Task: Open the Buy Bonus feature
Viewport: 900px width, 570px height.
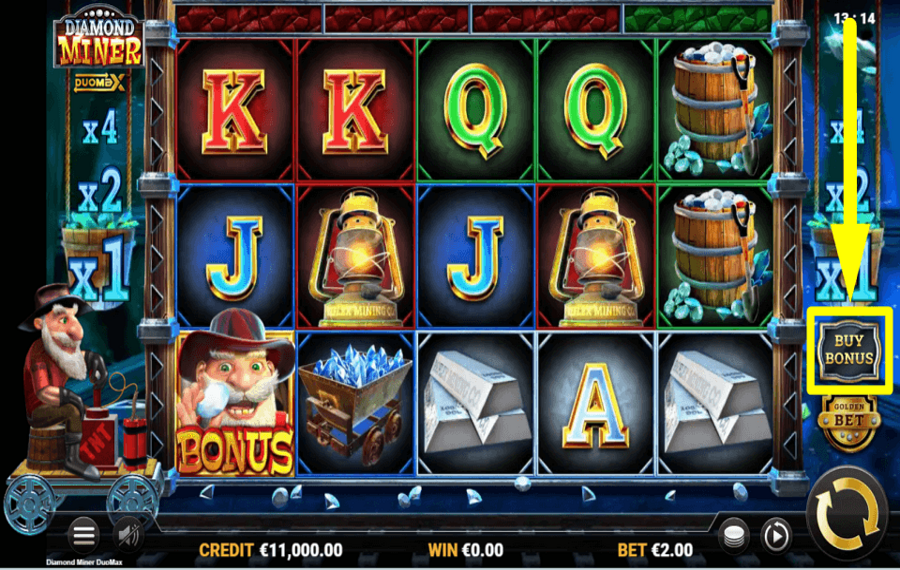Action: (849, 349)
